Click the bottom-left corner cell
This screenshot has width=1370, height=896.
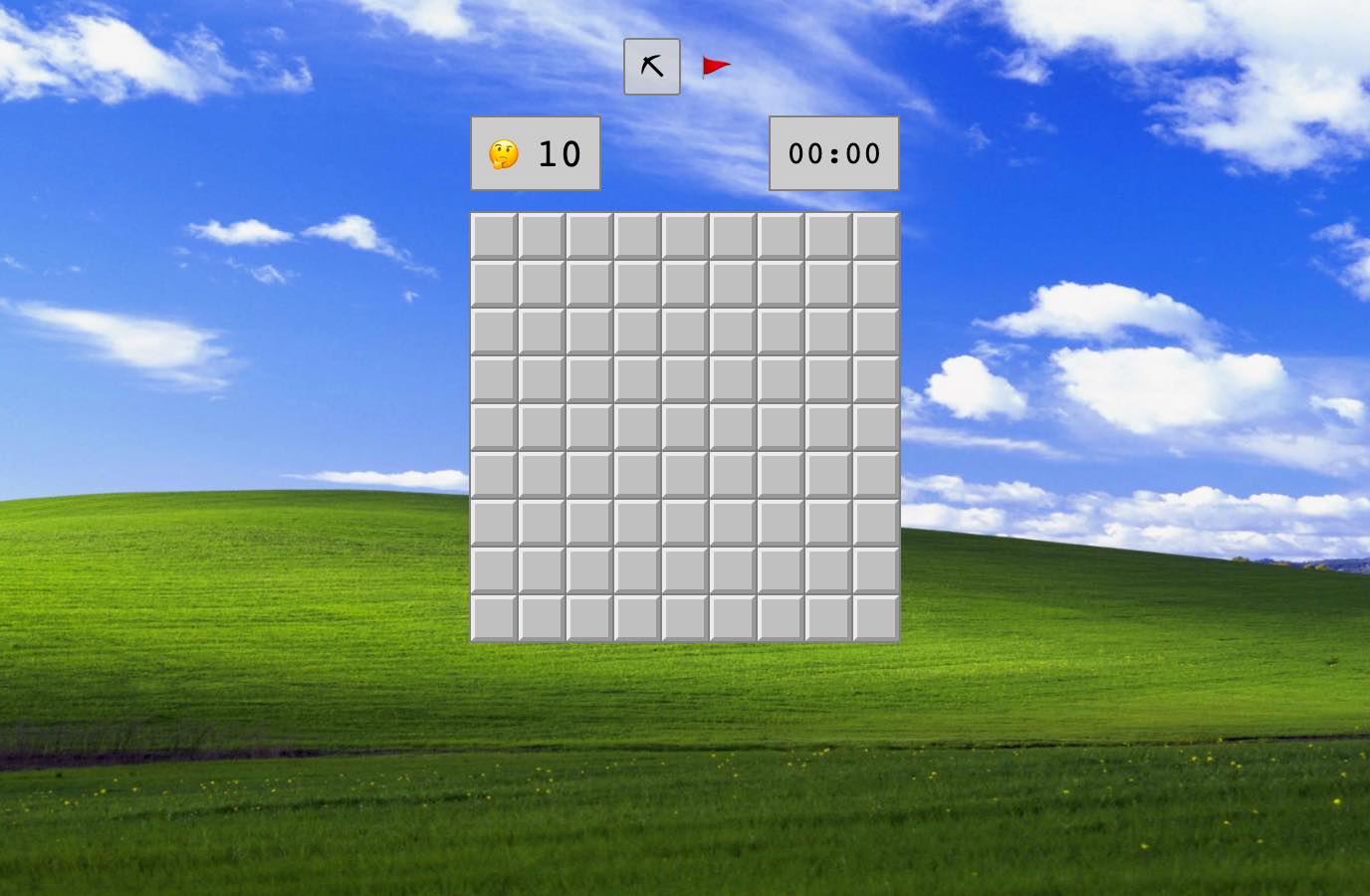(494, 617)
